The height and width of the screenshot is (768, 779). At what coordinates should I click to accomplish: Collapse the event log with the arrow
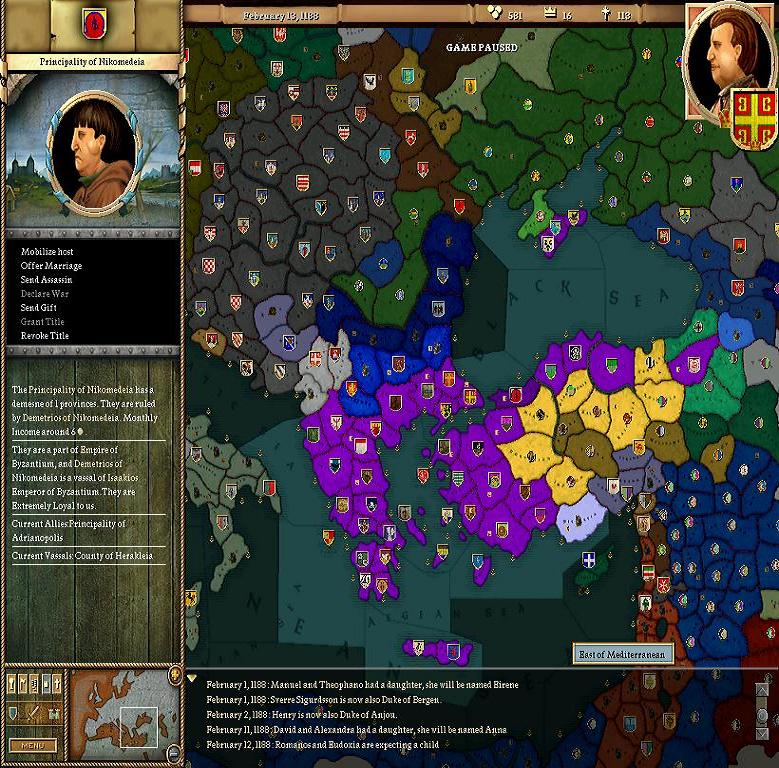192,679
